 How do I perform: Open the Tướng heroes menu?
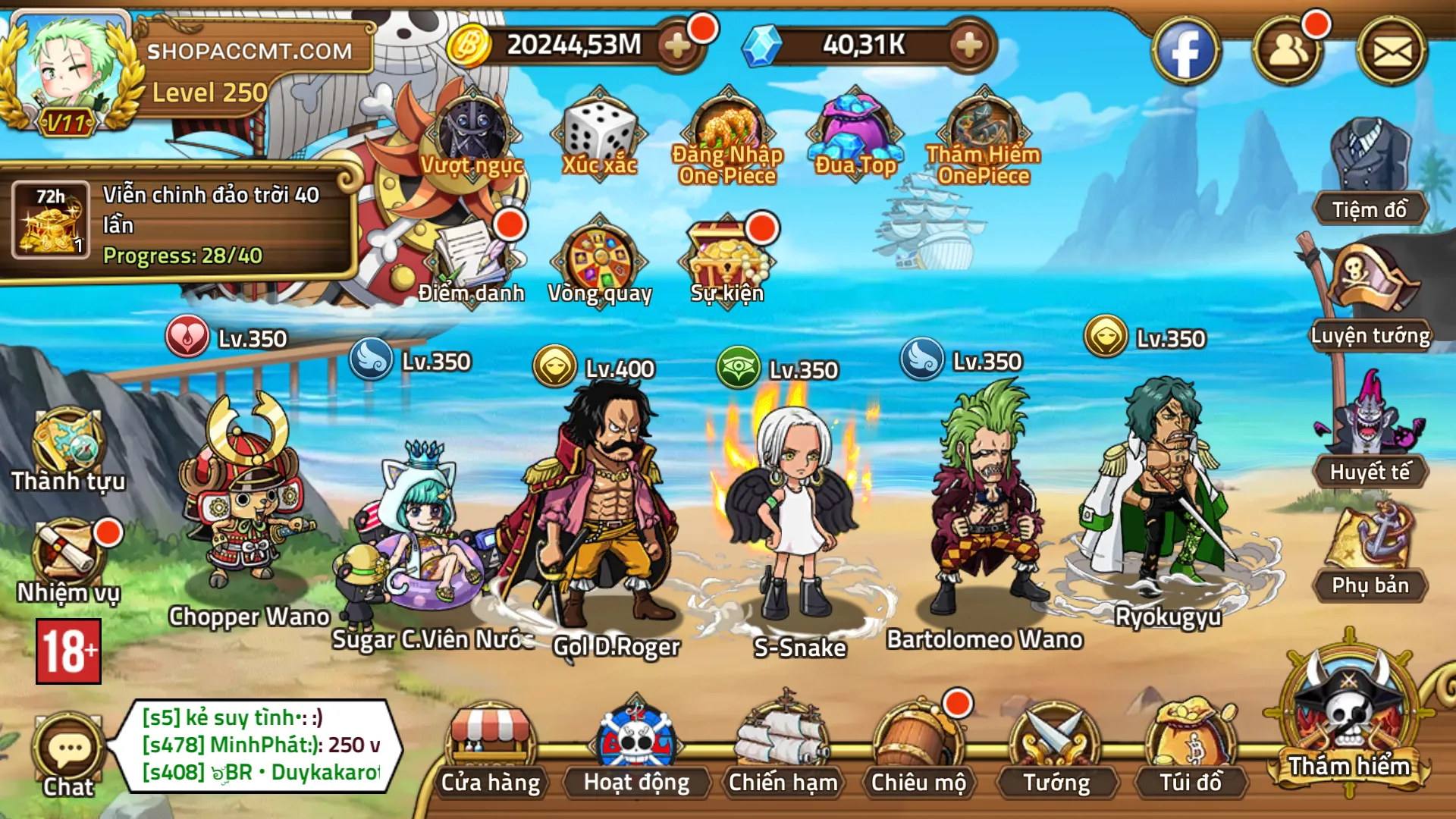click(1056, 751)
